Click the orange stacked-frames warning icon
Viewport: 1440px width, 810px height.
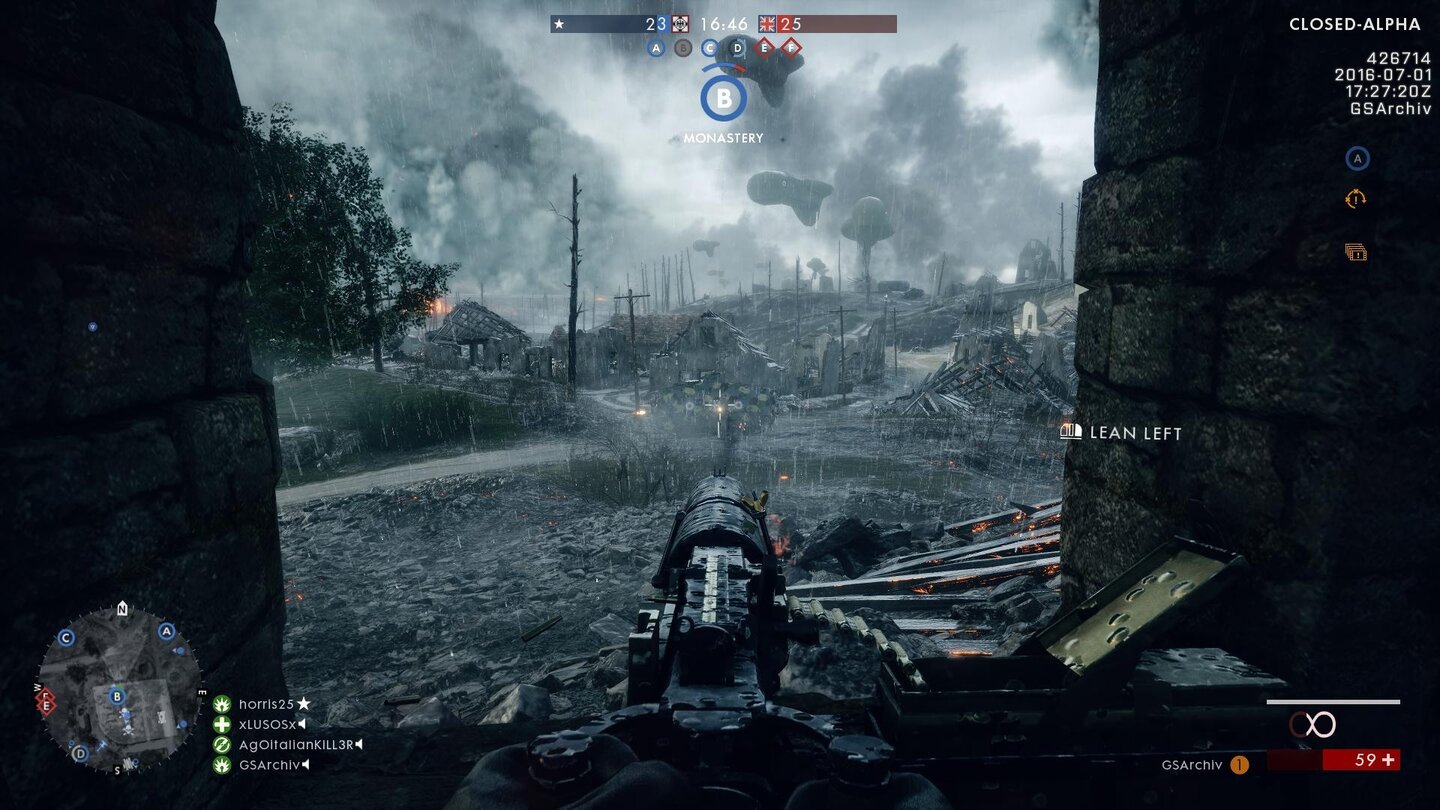pyautogui.click(x=1355, y=252)
